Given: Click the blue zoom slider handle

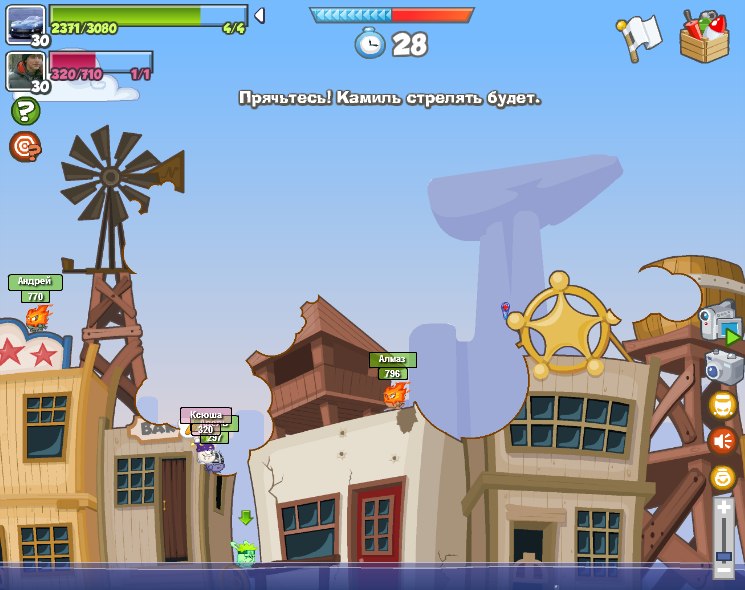Looking at the screenshot, I should 724,554.
